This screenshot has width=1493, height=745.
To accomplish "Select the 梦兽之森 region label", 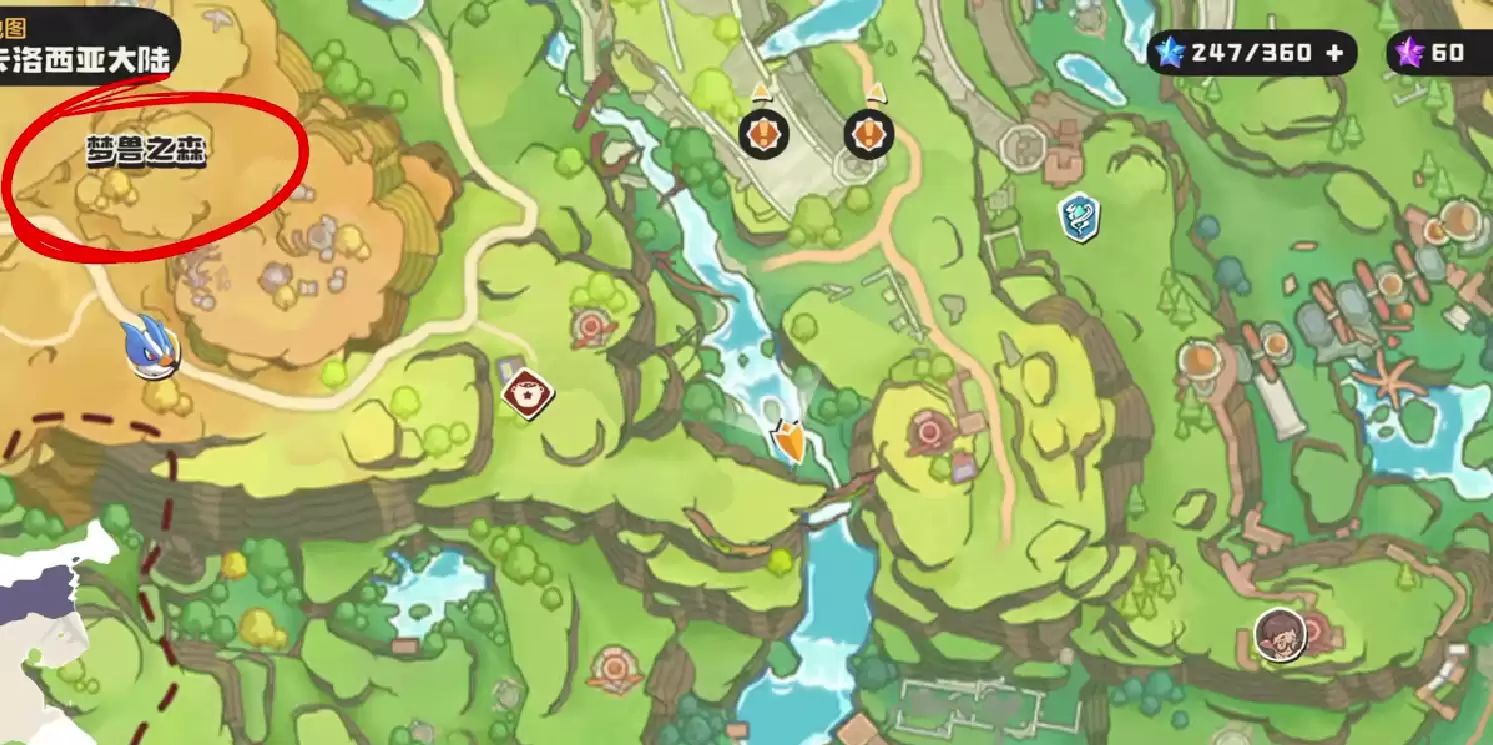I will (146, 153).
